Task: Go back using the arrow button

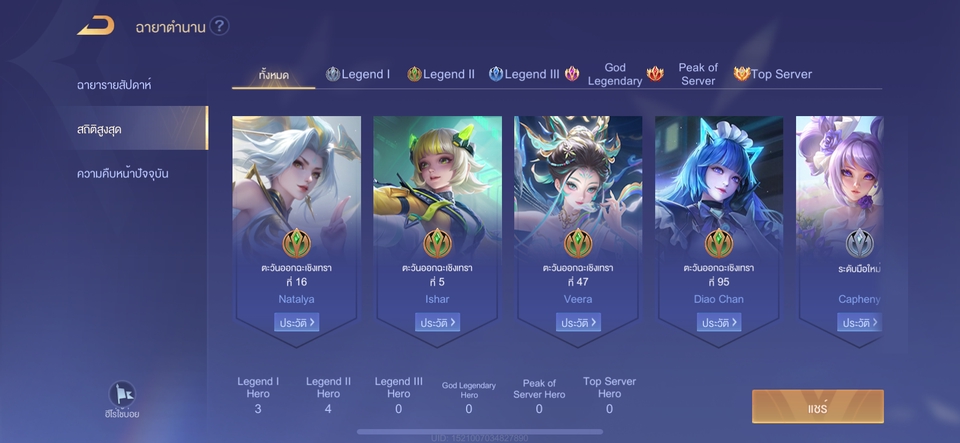Action: coord(96,26)
